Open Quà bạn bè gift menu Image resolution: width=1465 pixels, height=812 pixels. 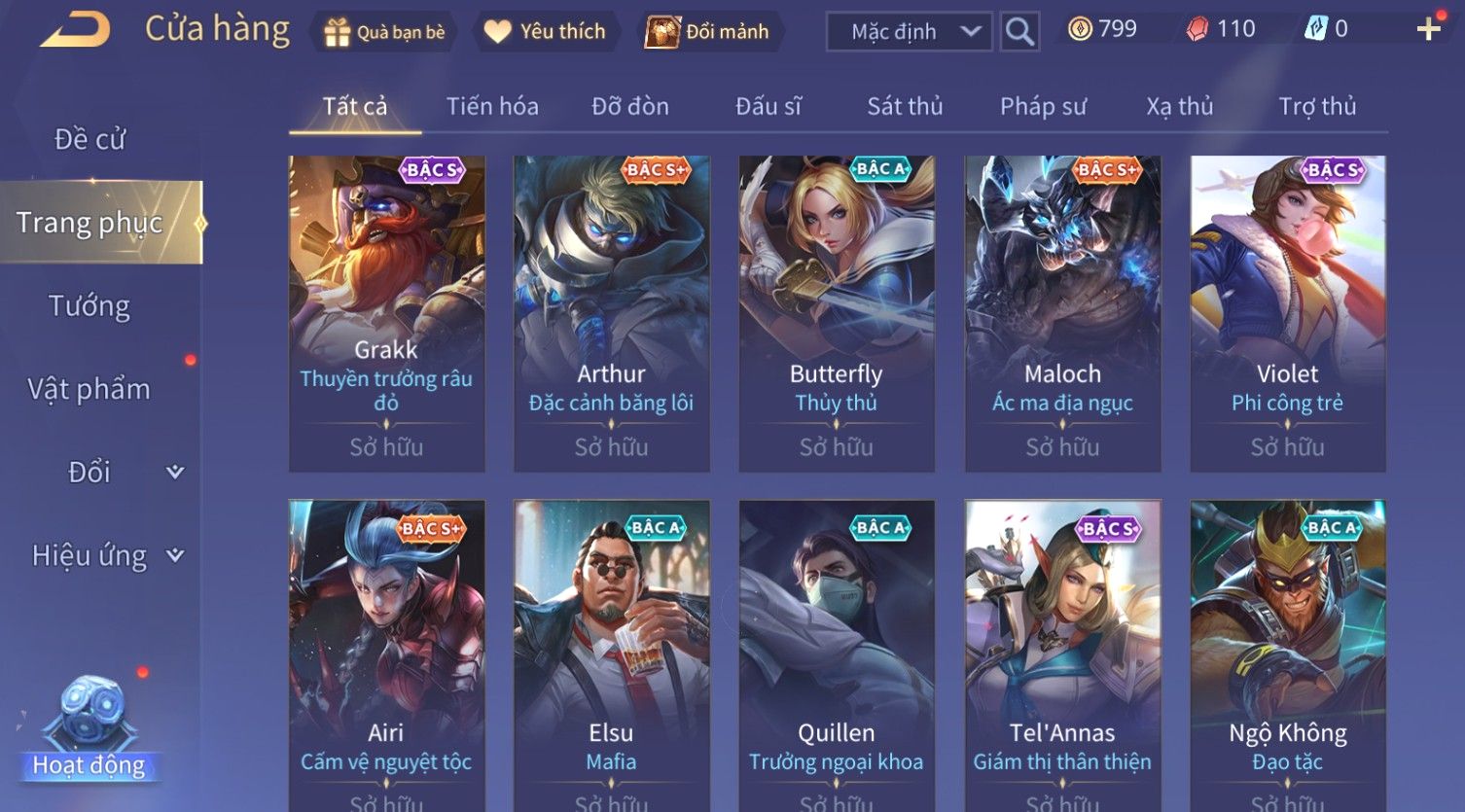tap(384, 32)
